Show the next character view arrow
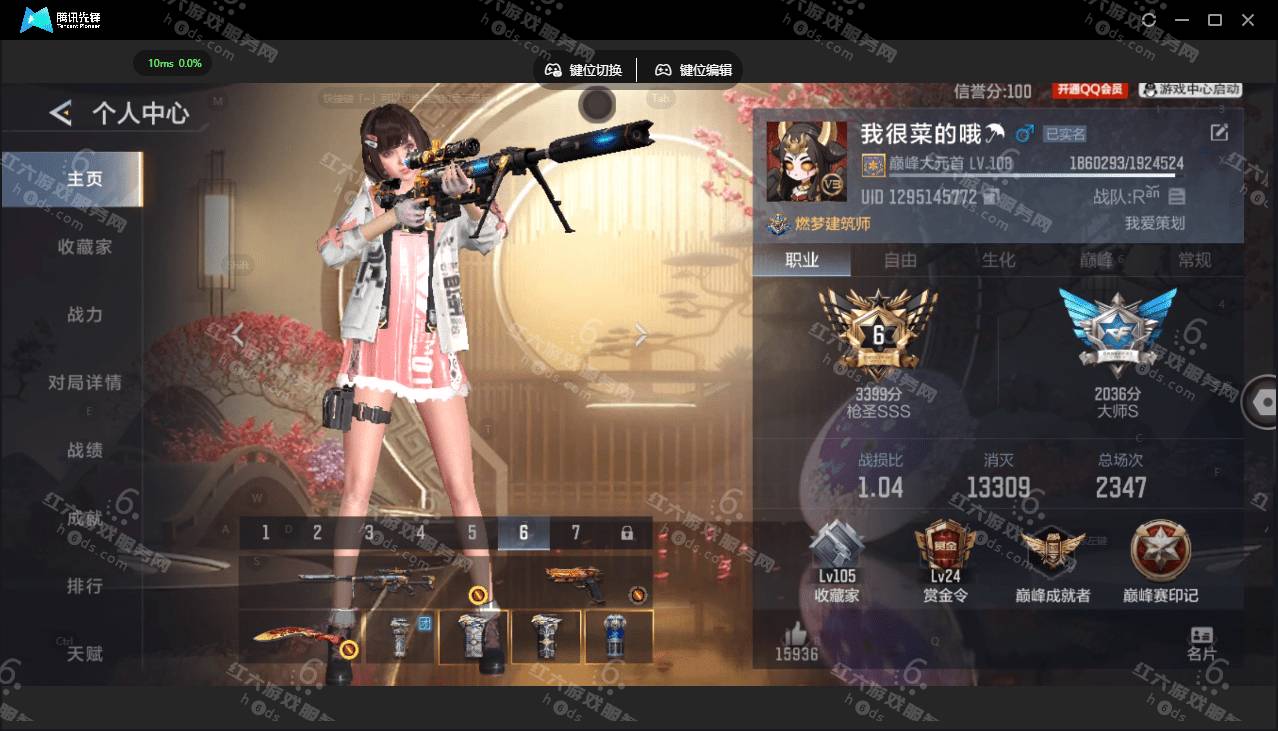The width and height of the screenshot is (1278, 731). 641,335
